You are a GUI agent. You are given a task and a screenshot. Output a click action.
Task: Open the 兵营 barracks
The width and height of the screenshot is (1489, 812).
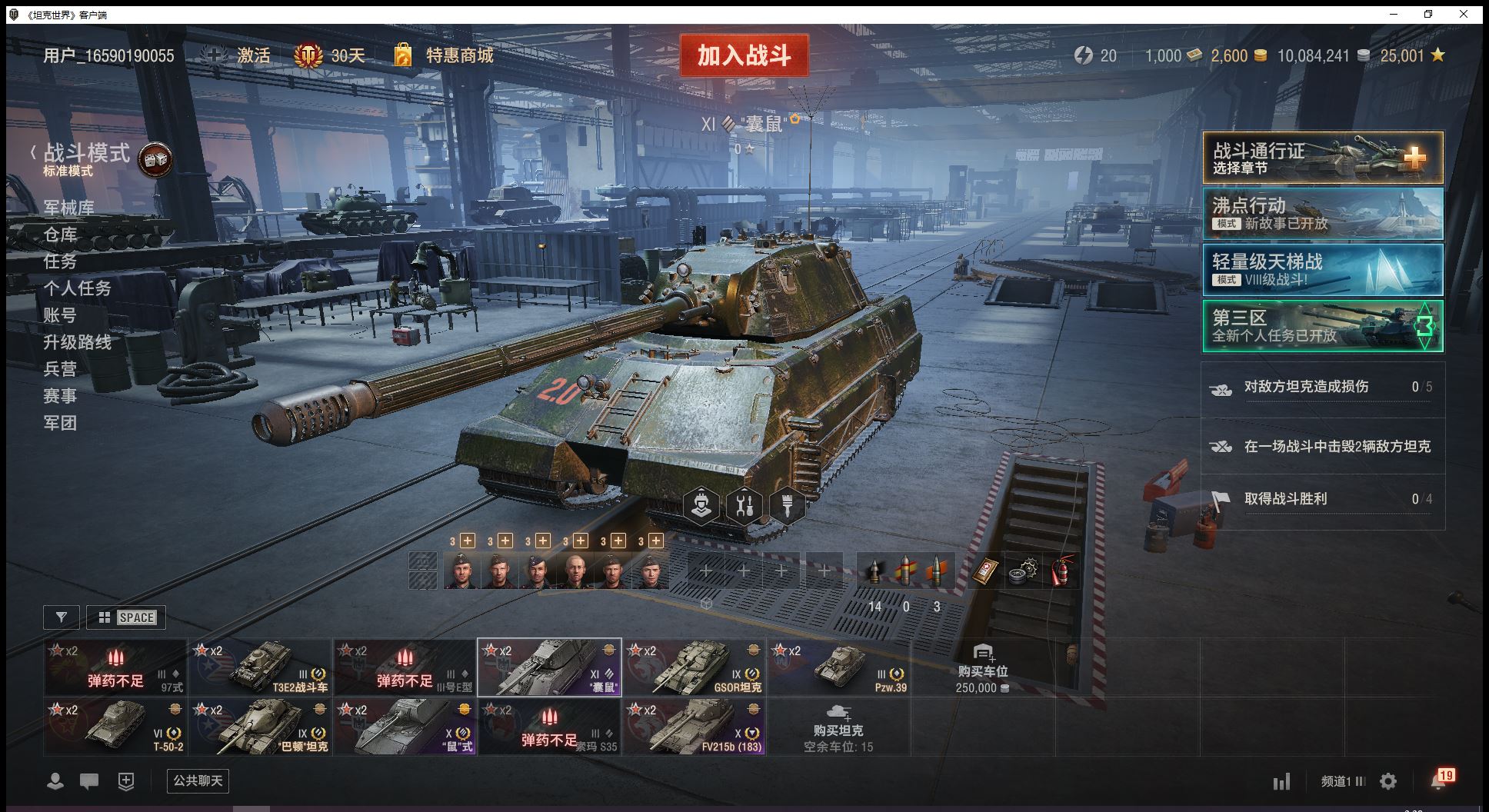click(x=60, y=369)
